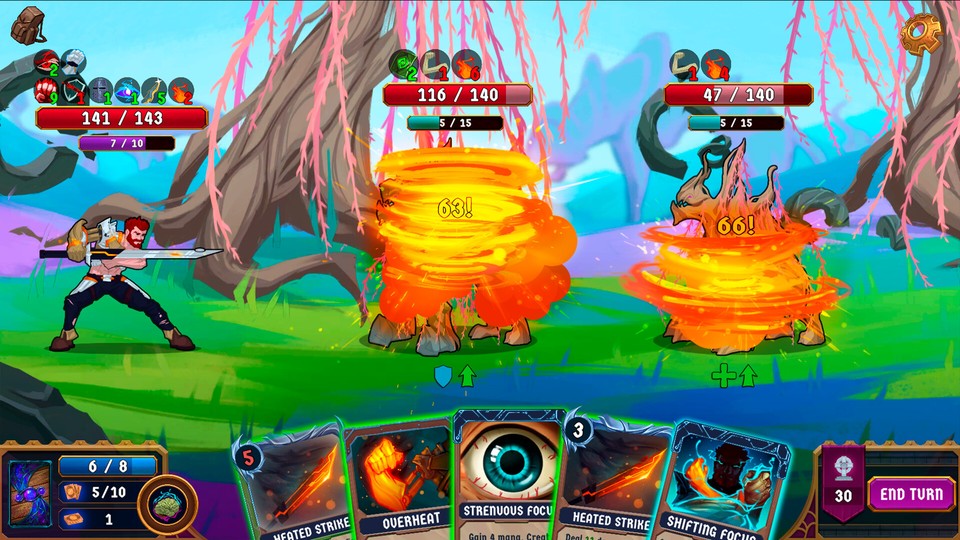Check the hero portrait in the bottom panel
960x540 pixels.
(x=31, y=492)
